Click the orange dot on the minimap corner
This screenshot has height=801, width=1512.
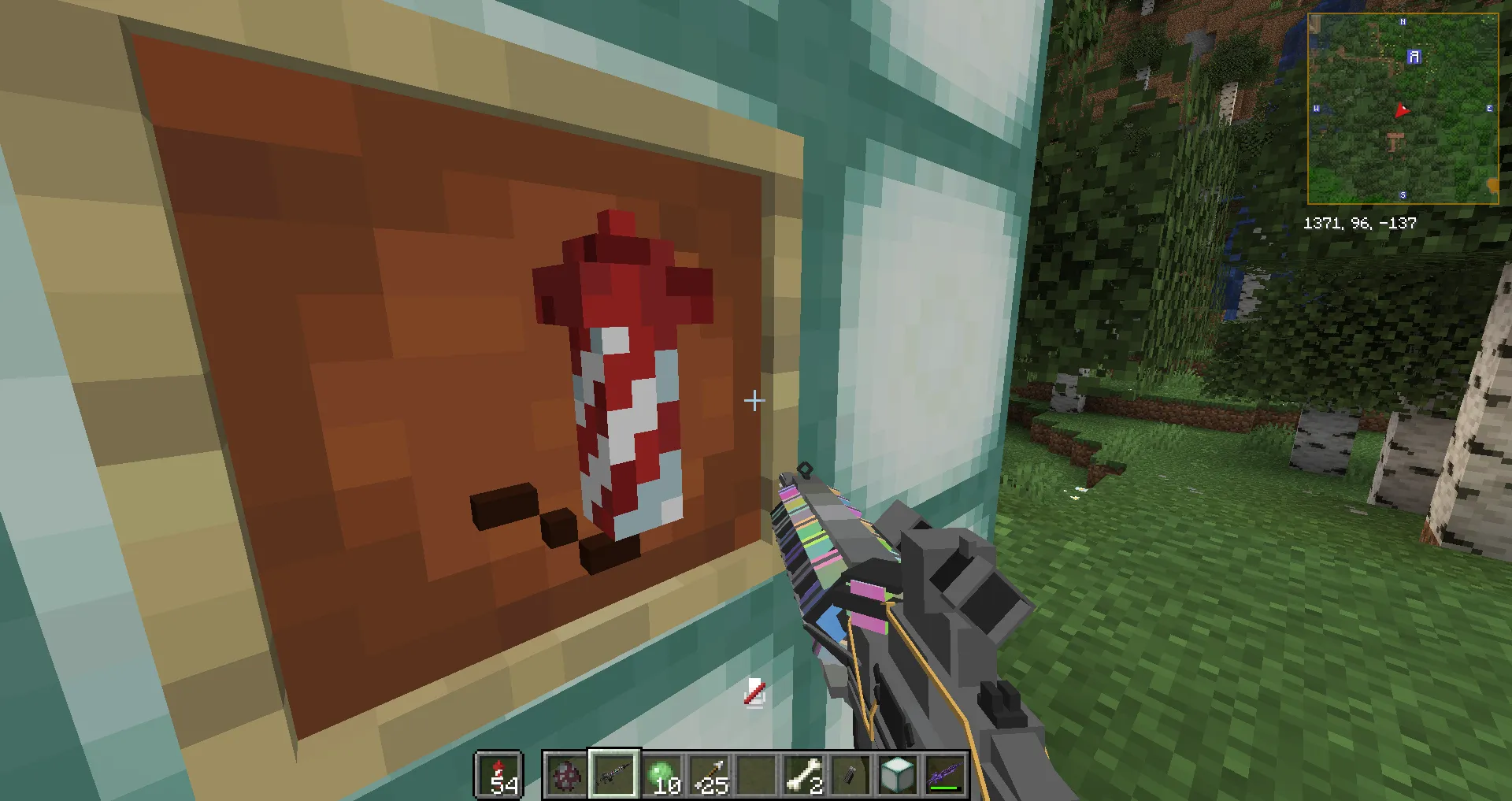tap(1493, 184)
